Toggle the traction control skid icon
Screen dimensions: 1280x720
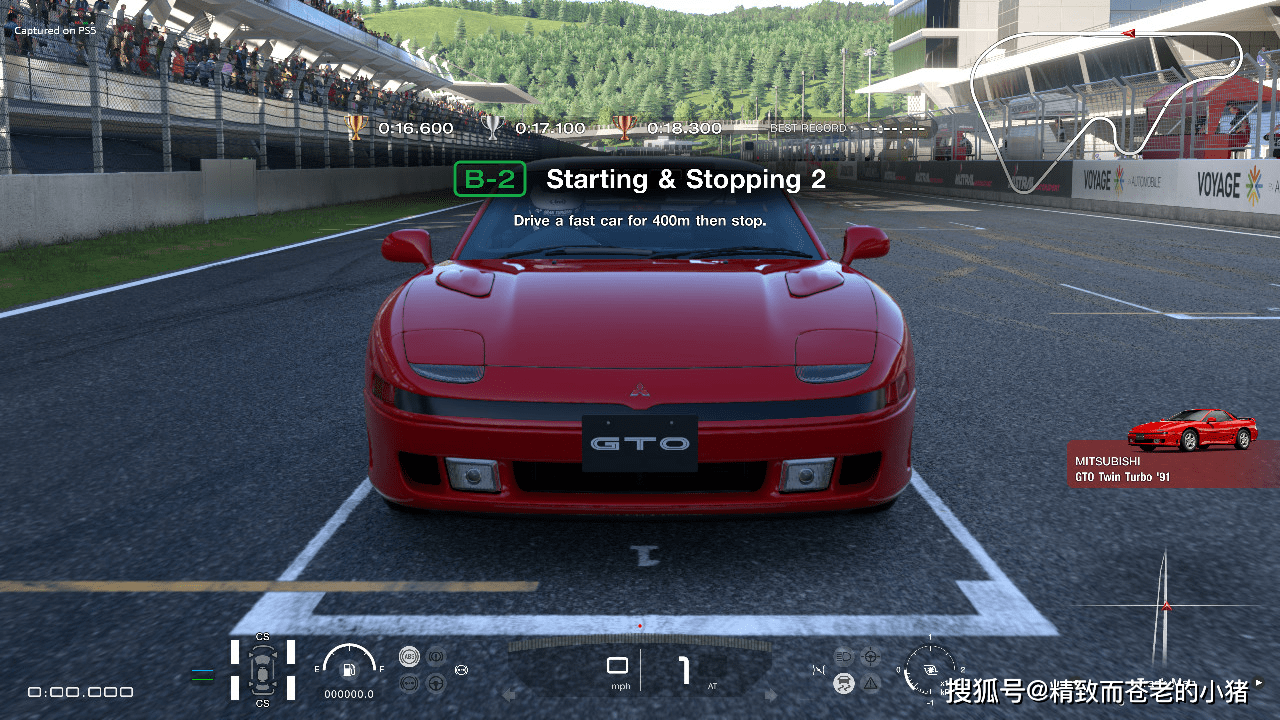click(845, 683)
